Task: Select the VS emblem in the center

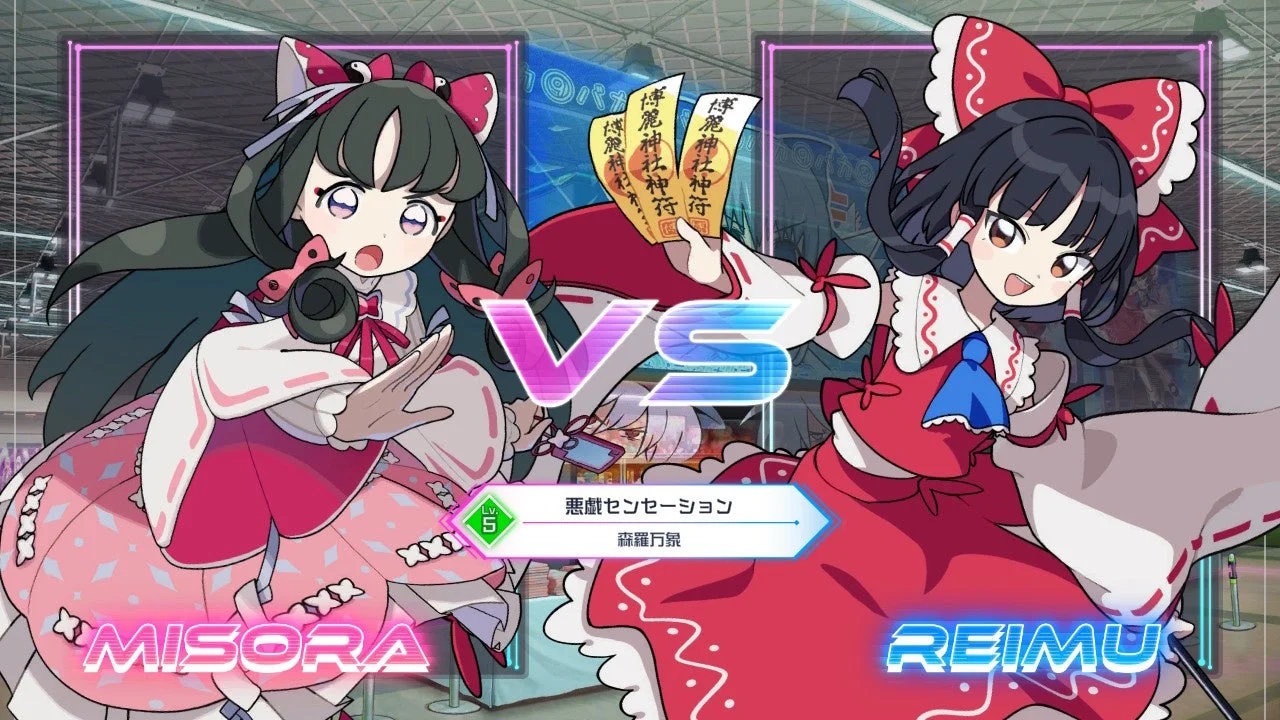Action: pyautogui.click(x=640, y=350)
